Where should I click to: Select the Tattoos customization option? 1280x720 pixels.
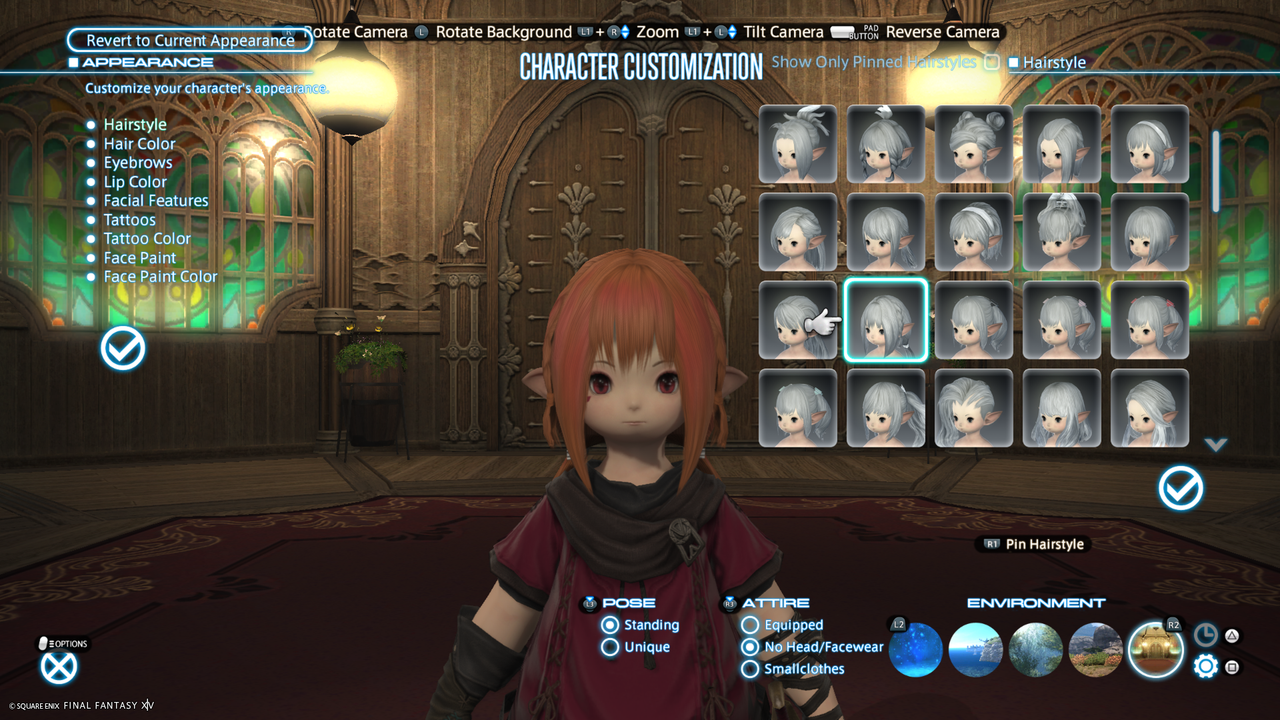click(129, 219)
